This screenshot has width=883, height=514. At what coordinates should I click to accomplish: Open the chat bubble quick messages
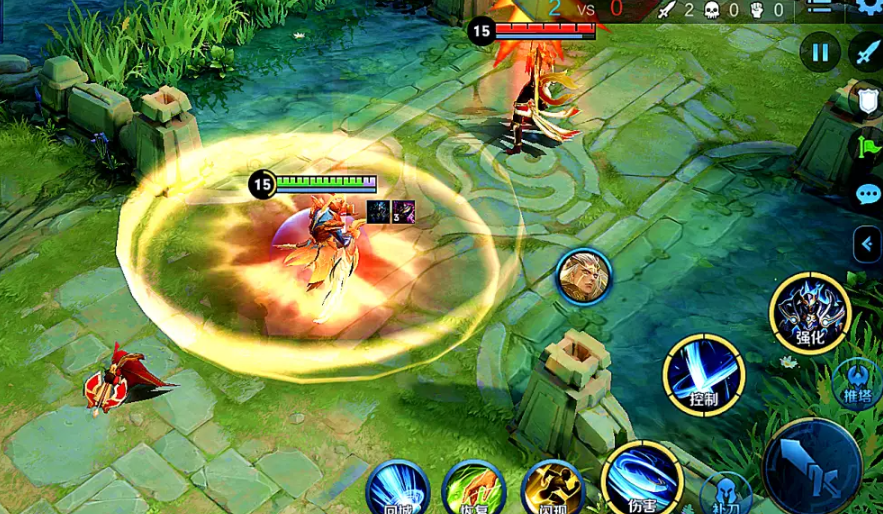pyautogui.click(x=867, y=195)
